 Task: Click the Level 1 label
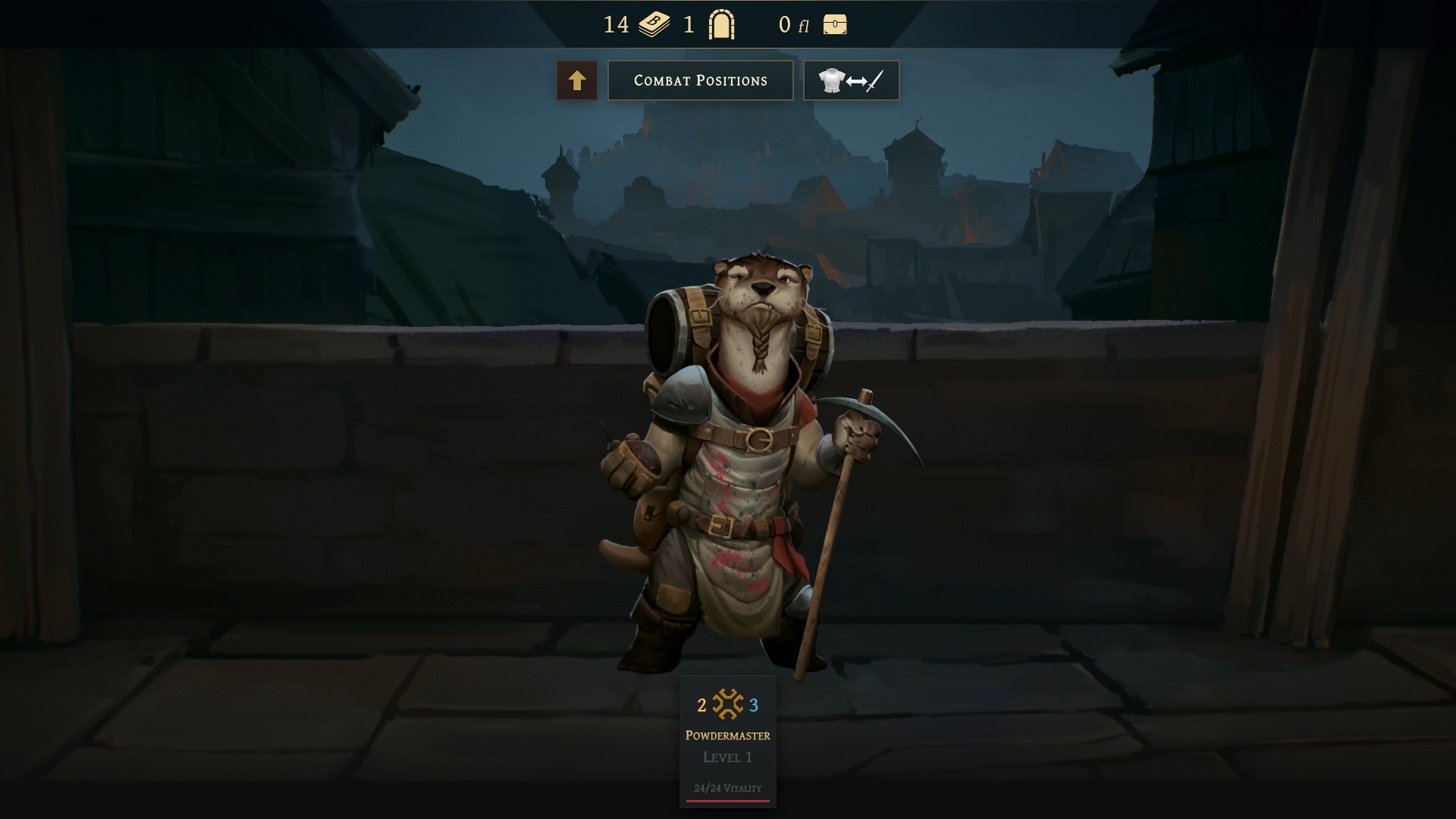pyautogui.click(x=726, y=756)
